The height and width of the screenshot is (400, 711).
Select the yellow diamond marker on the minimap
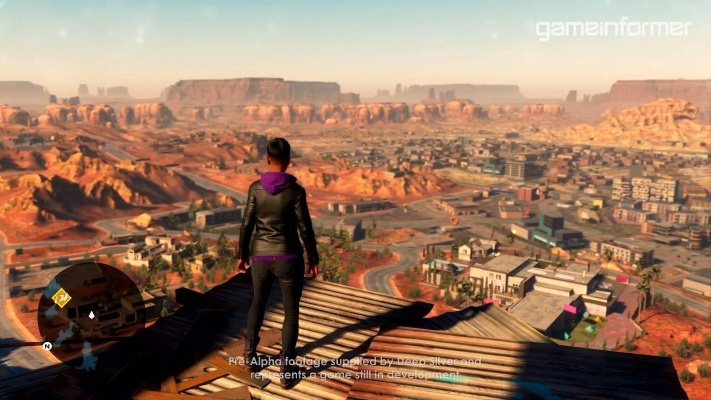coord(61,297)
